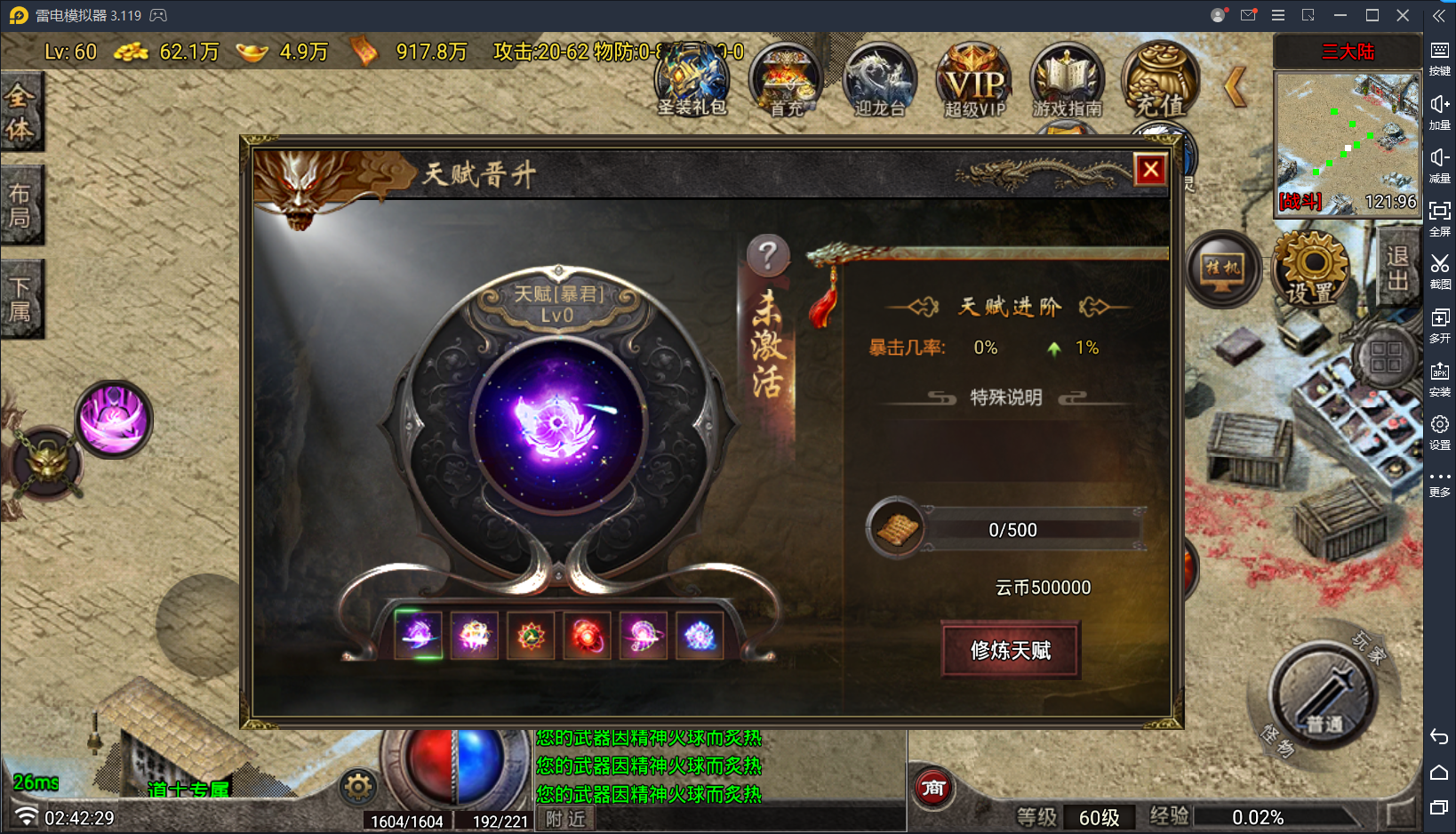Toggle the 挂机 auto-battle mode
1456x834 pixels.
click(x=1224, y=271)
